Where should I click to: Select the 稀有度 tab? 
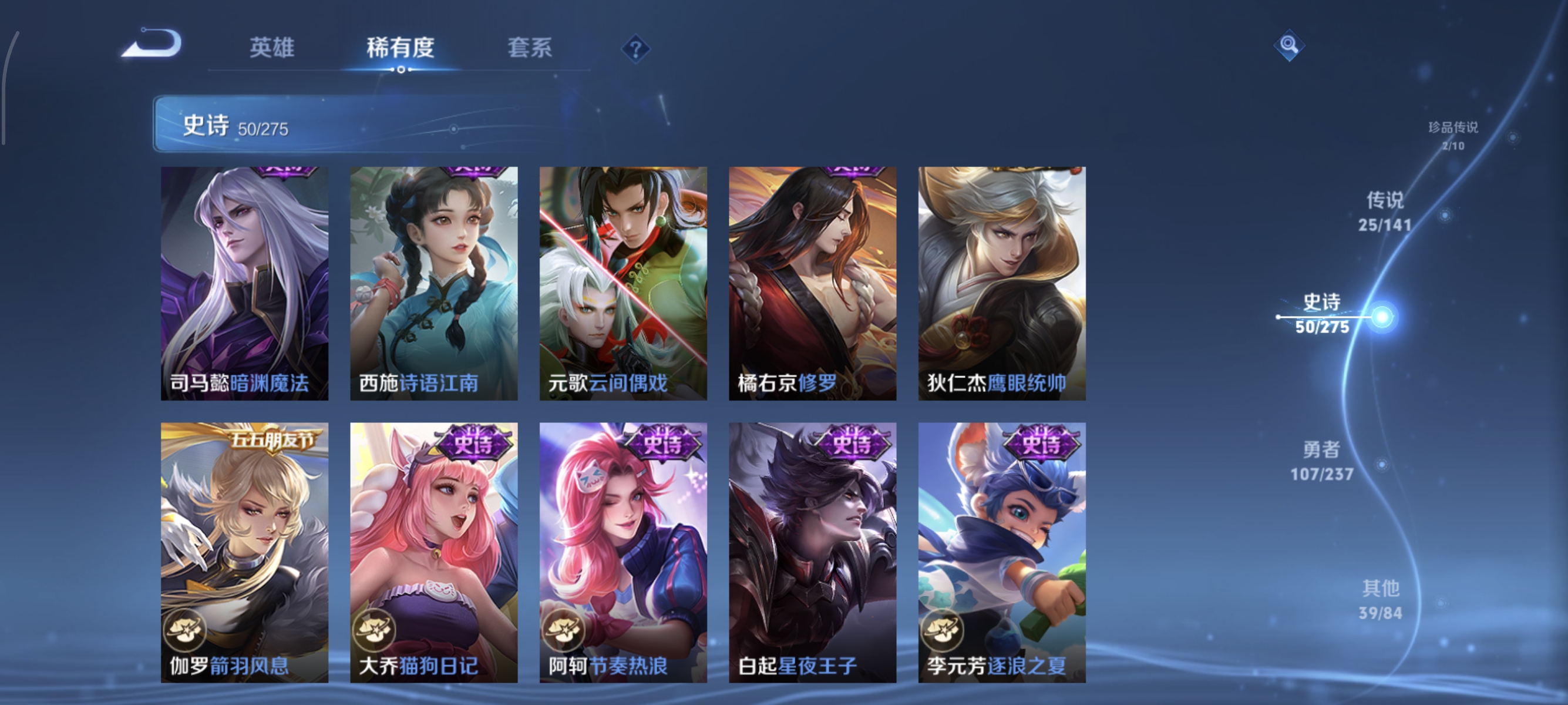[x=401, y=49]
